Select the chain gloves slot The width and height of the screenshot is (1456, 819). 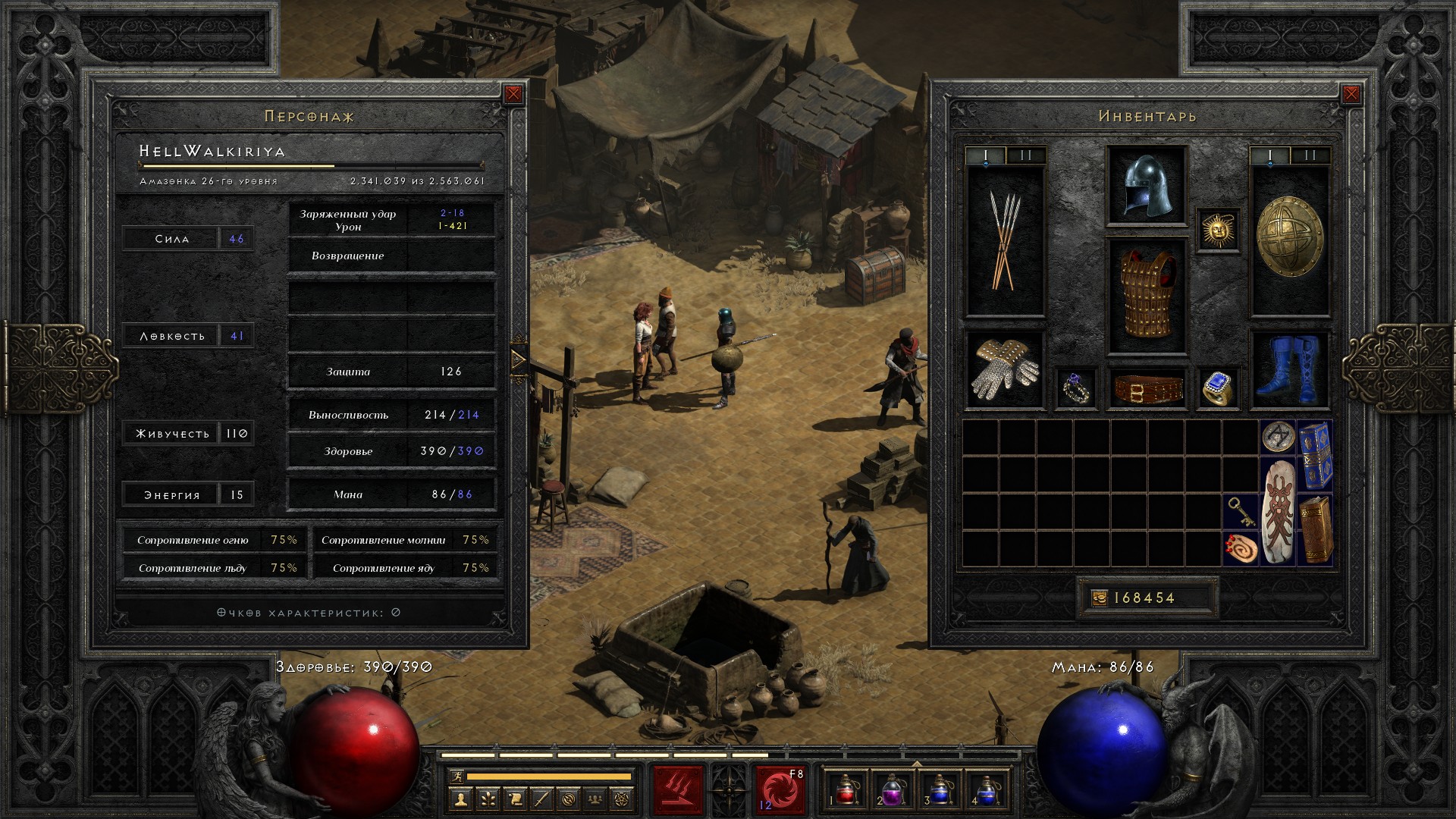(1004, 370)
